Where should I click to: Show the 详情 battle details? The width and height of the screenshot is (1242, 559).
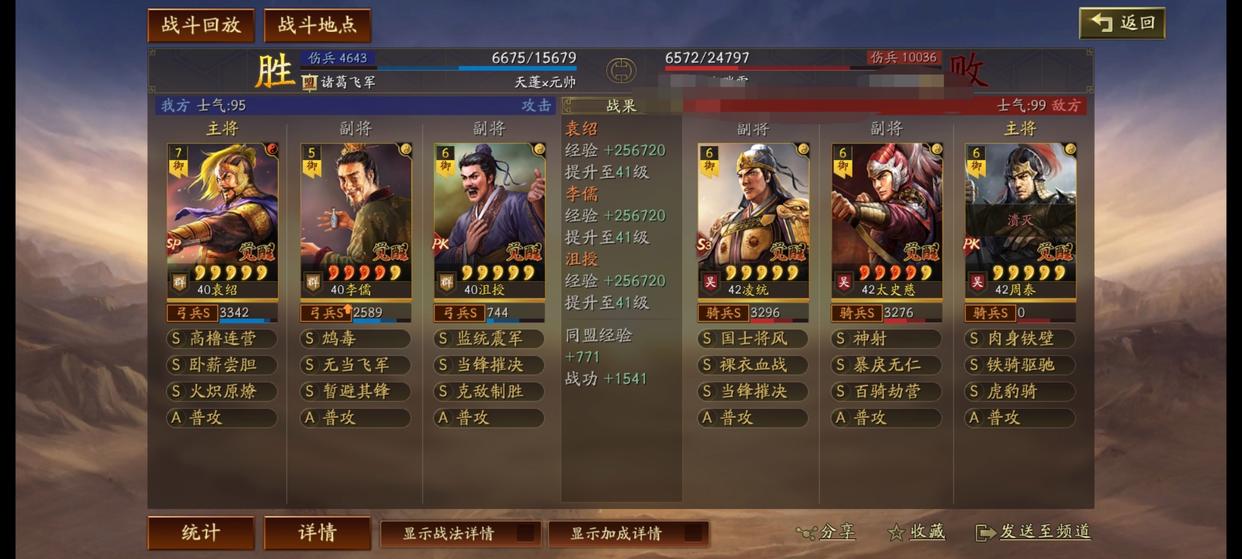pos(317,532)
